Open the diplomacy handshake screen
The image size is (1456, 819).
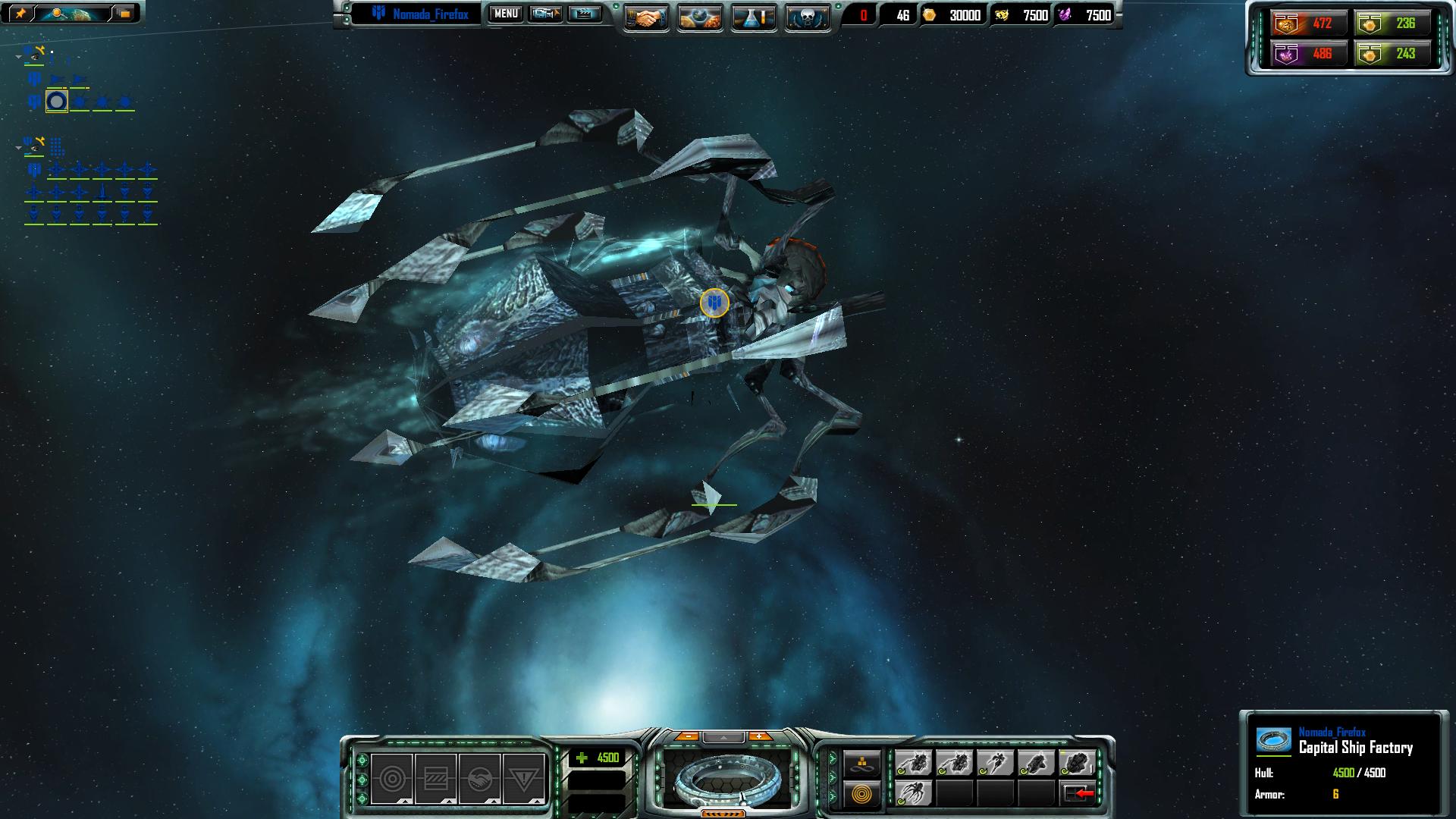(646, 17)
